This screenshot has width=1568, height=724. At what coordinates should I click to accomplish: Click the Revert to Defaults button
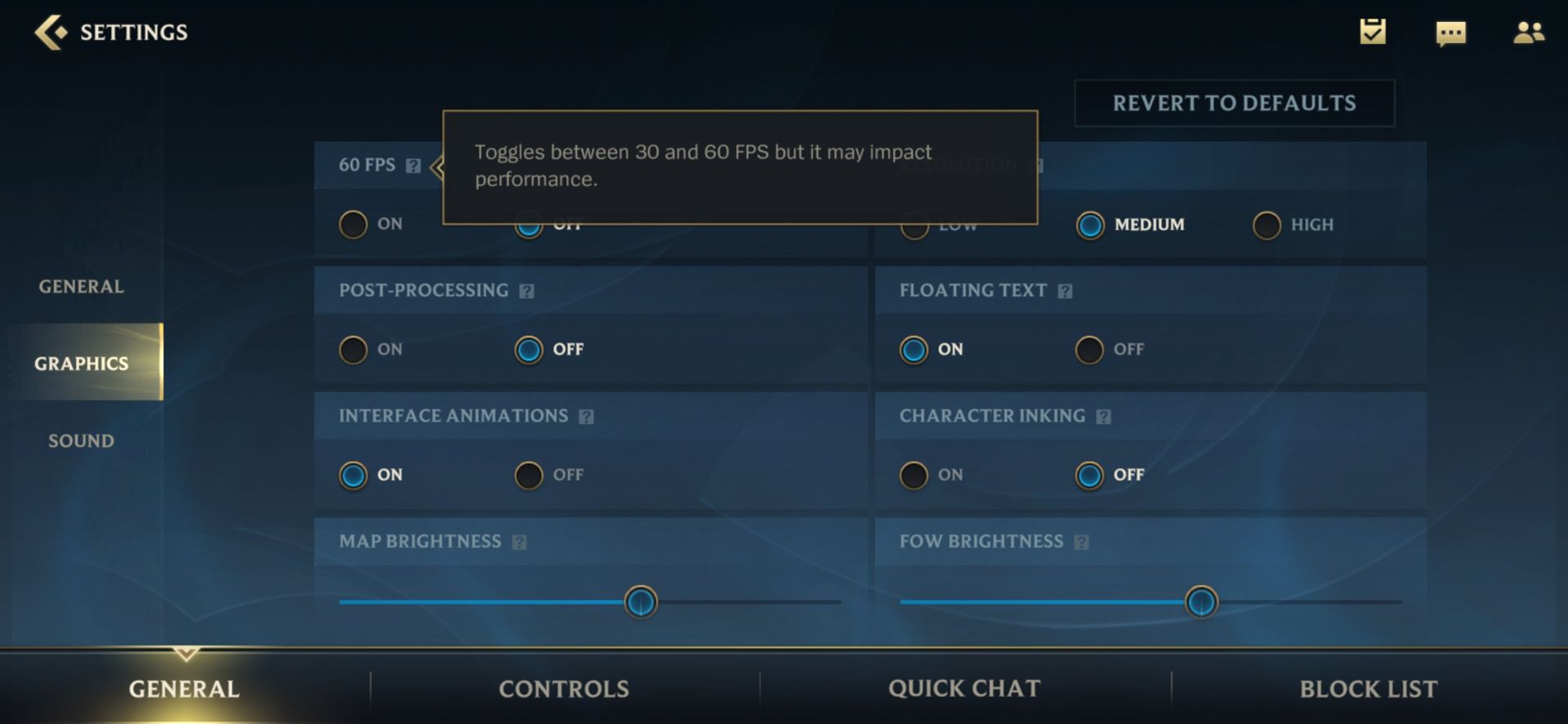click(1234, 103)
